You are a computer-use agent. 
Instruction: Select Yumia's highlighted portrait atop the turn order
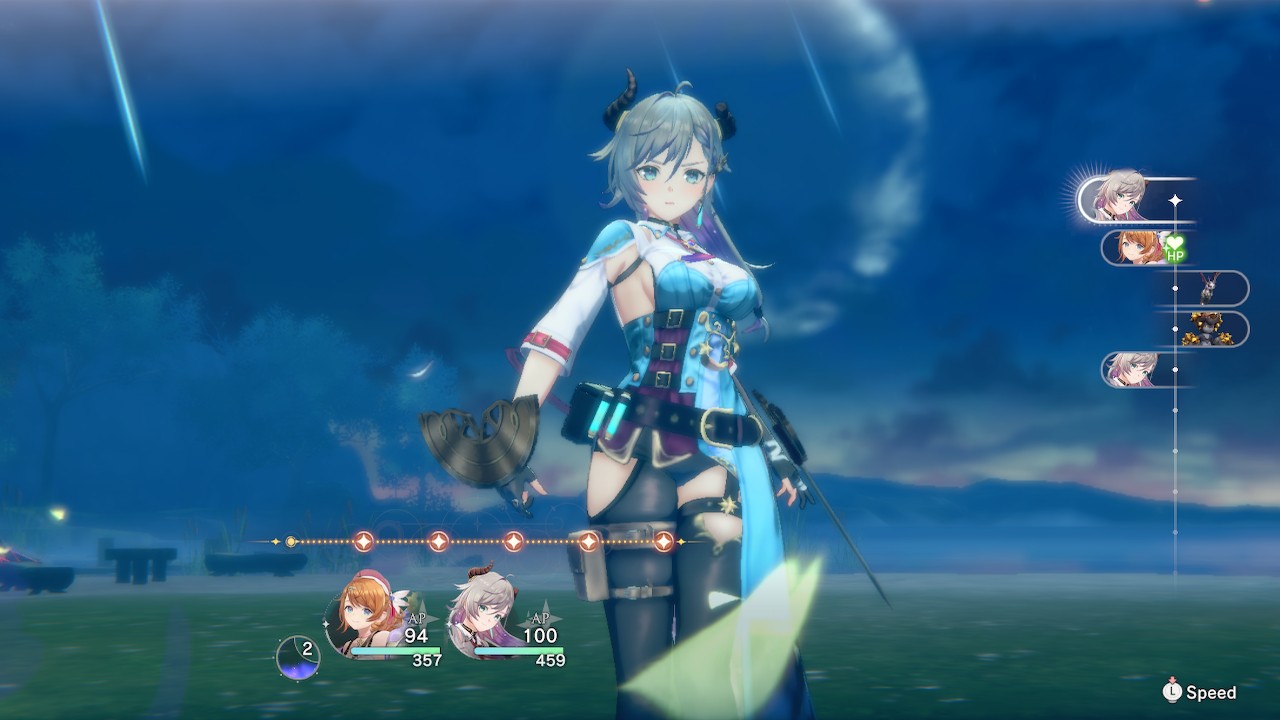(1117, 197)
